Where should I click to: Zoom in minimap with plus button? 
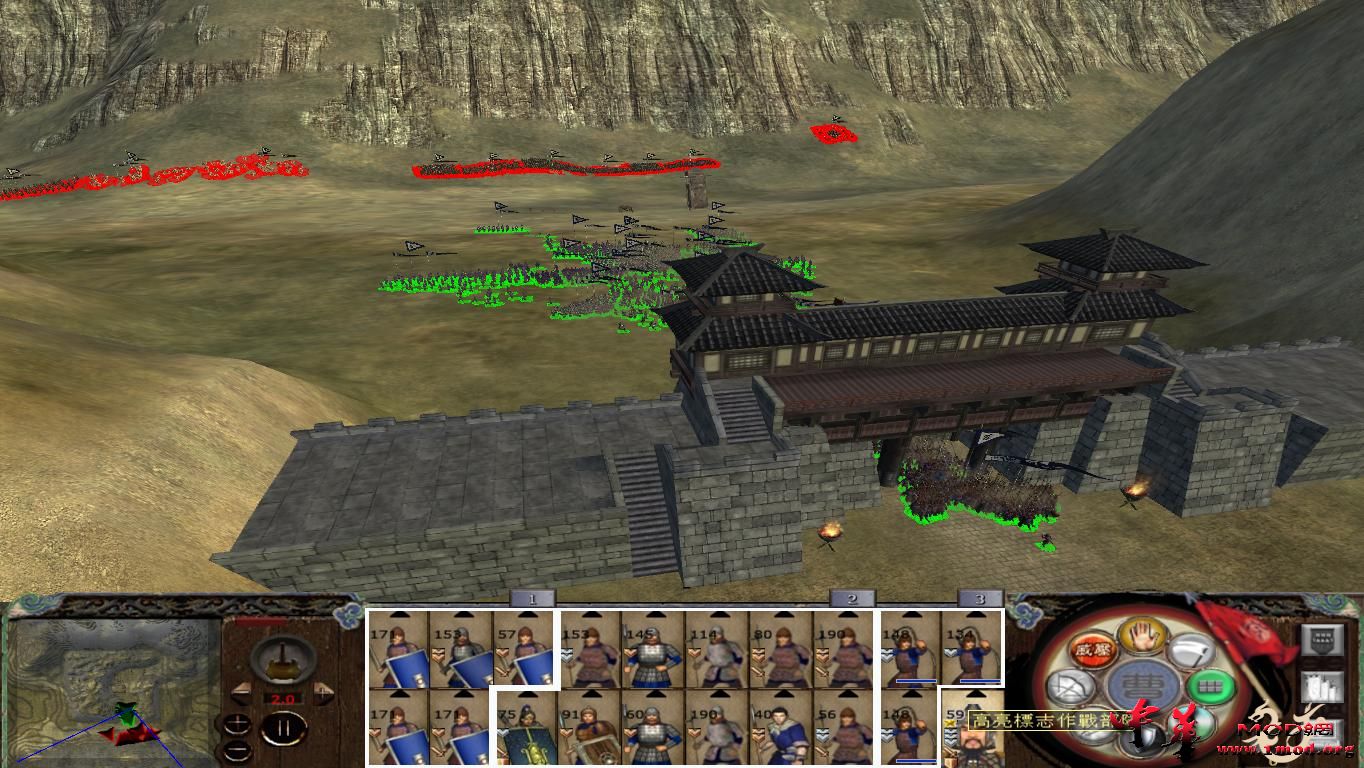point(238,722)
